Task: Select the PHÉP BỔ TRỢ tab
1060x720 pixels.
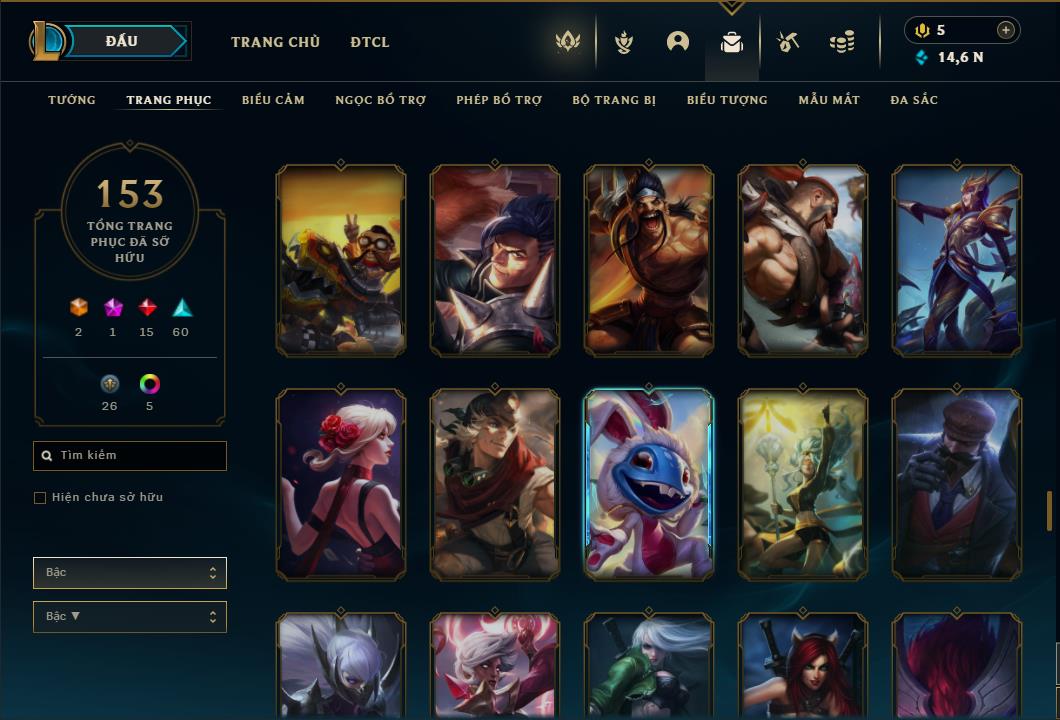Action: point(499,100)
